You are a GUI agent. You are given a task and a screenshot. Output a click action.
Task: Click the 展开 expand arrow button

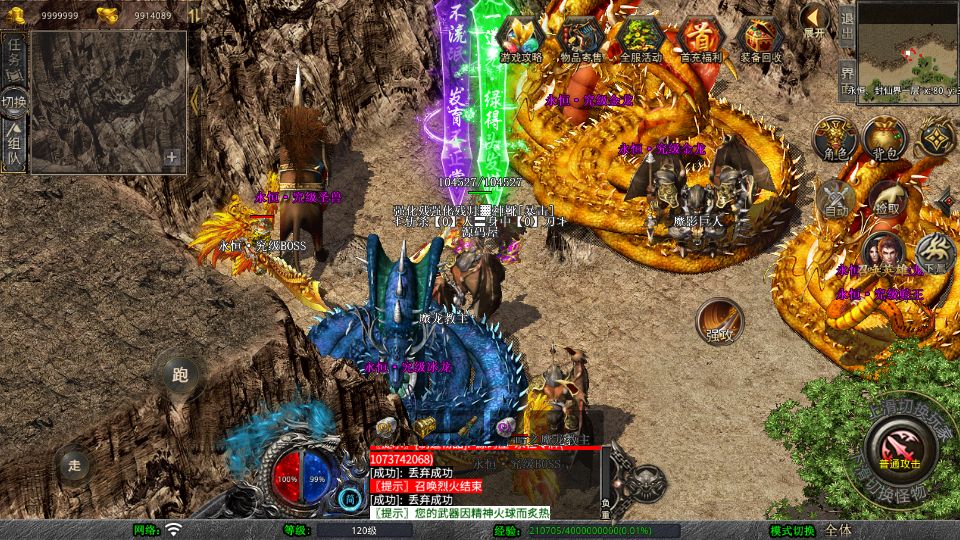click(815, 20)
